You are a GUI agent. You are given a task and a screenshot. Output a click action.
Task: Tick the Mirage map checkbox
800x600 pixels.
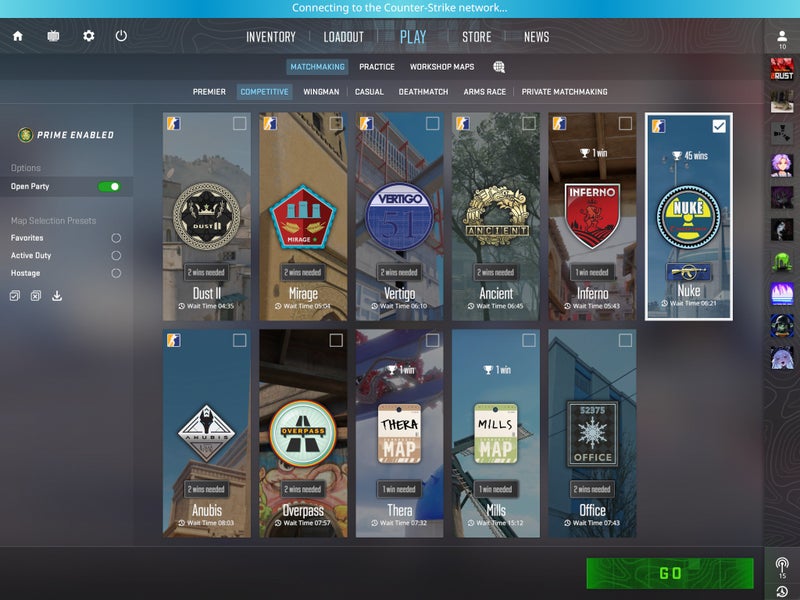pos(336,123)
